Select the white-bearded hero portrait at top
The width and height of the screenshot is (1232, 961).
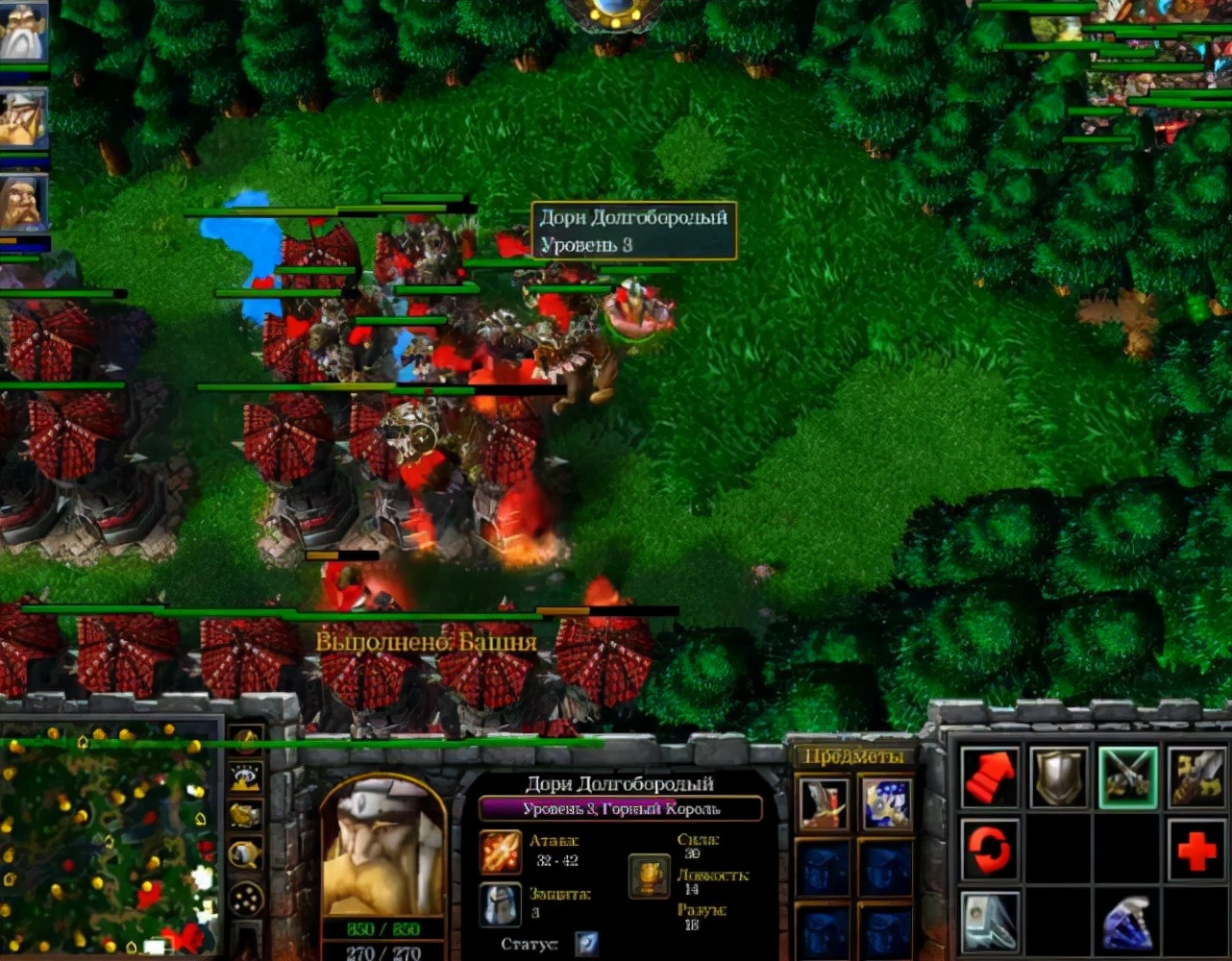point(23,34)
